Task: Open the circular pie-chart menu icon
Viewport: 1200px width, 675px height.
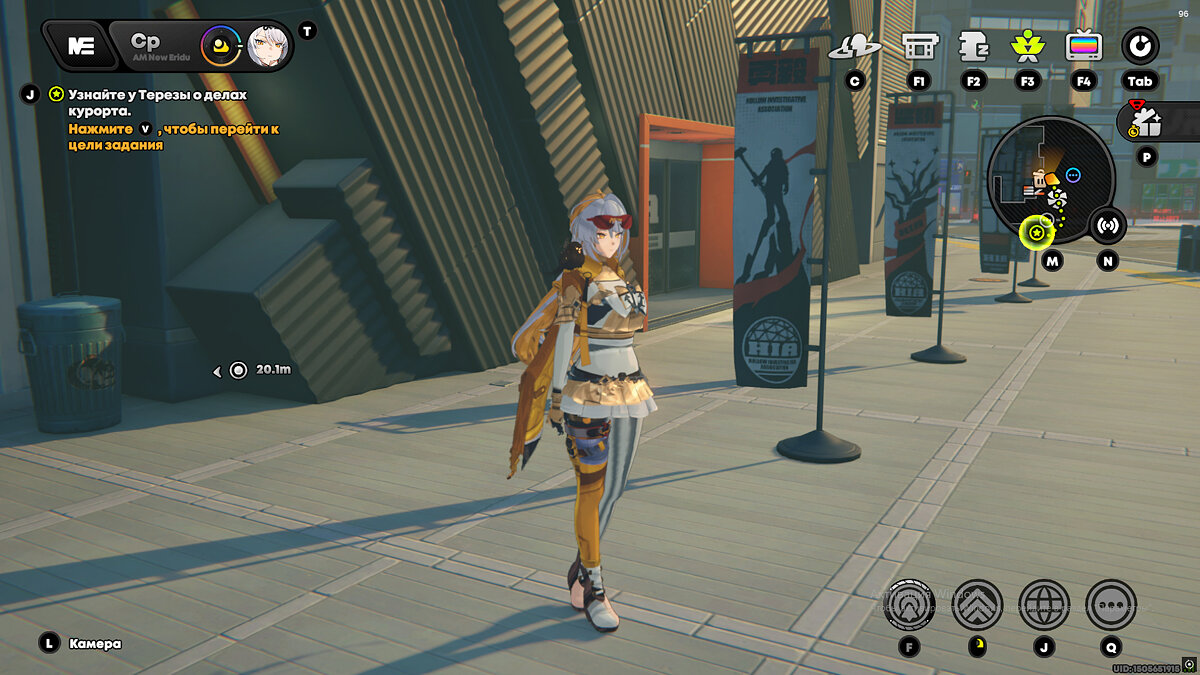Action: 1139,45
